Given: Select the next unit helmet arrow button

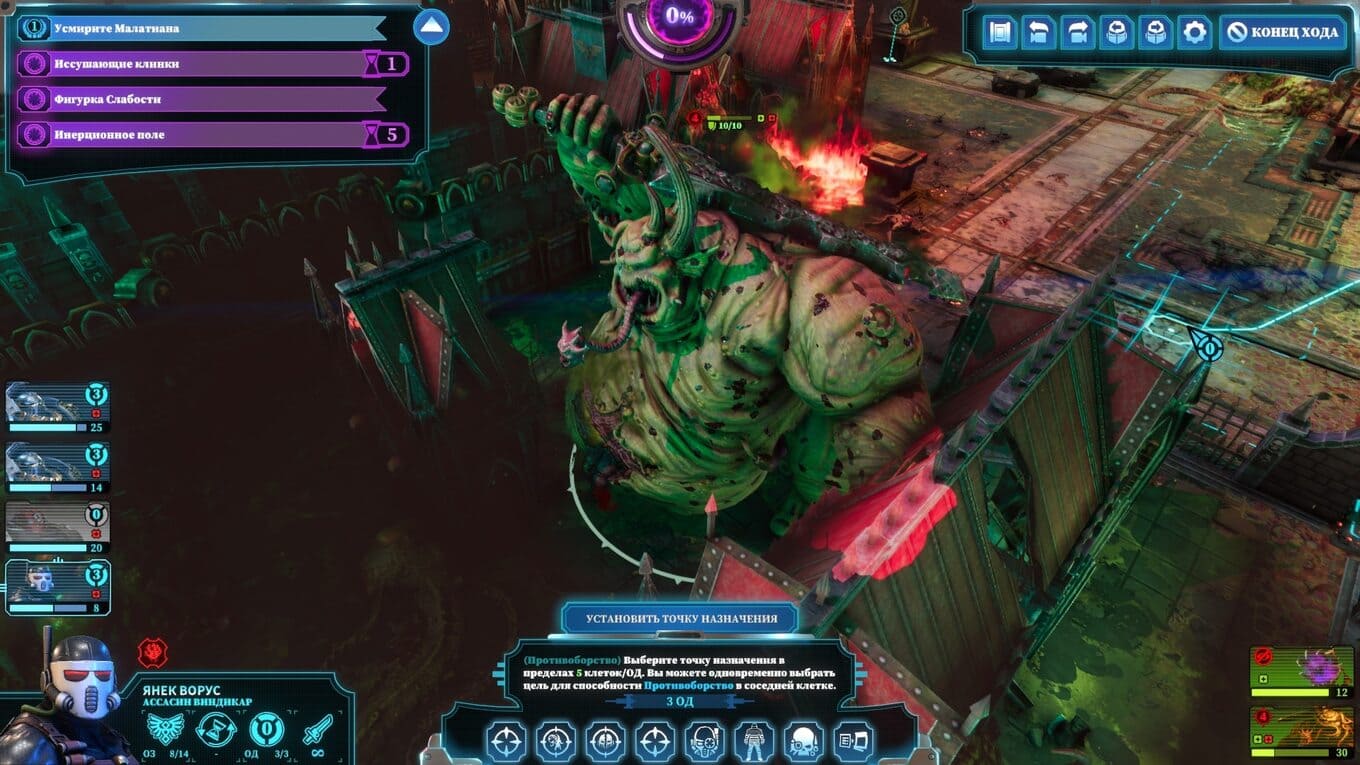Looking at the screenshot, I should 1155,33.
